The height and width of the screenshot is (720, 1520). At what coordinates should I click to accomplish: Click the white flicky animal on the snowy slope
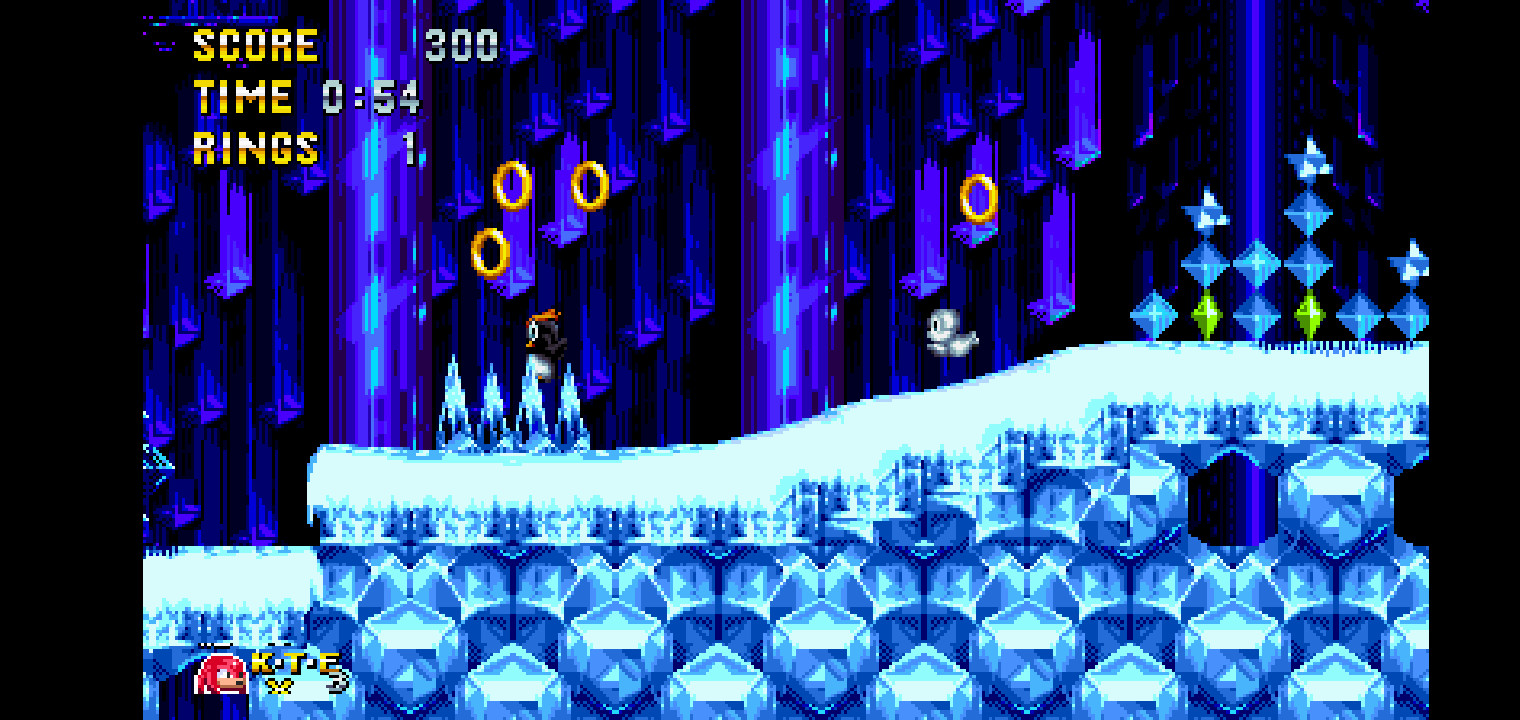coord(950,330)
